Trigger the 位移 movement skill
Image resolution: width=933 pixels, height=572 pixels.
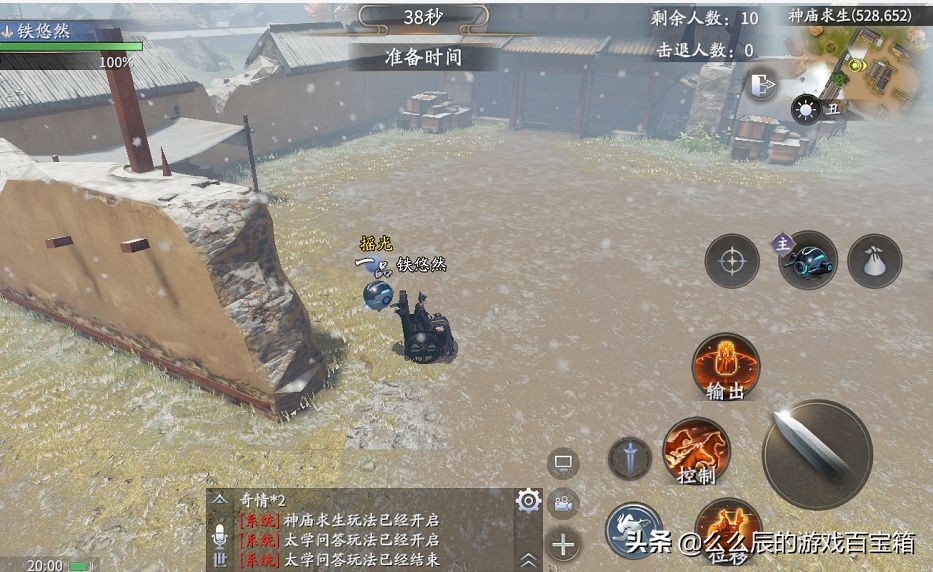pos(727,529)
